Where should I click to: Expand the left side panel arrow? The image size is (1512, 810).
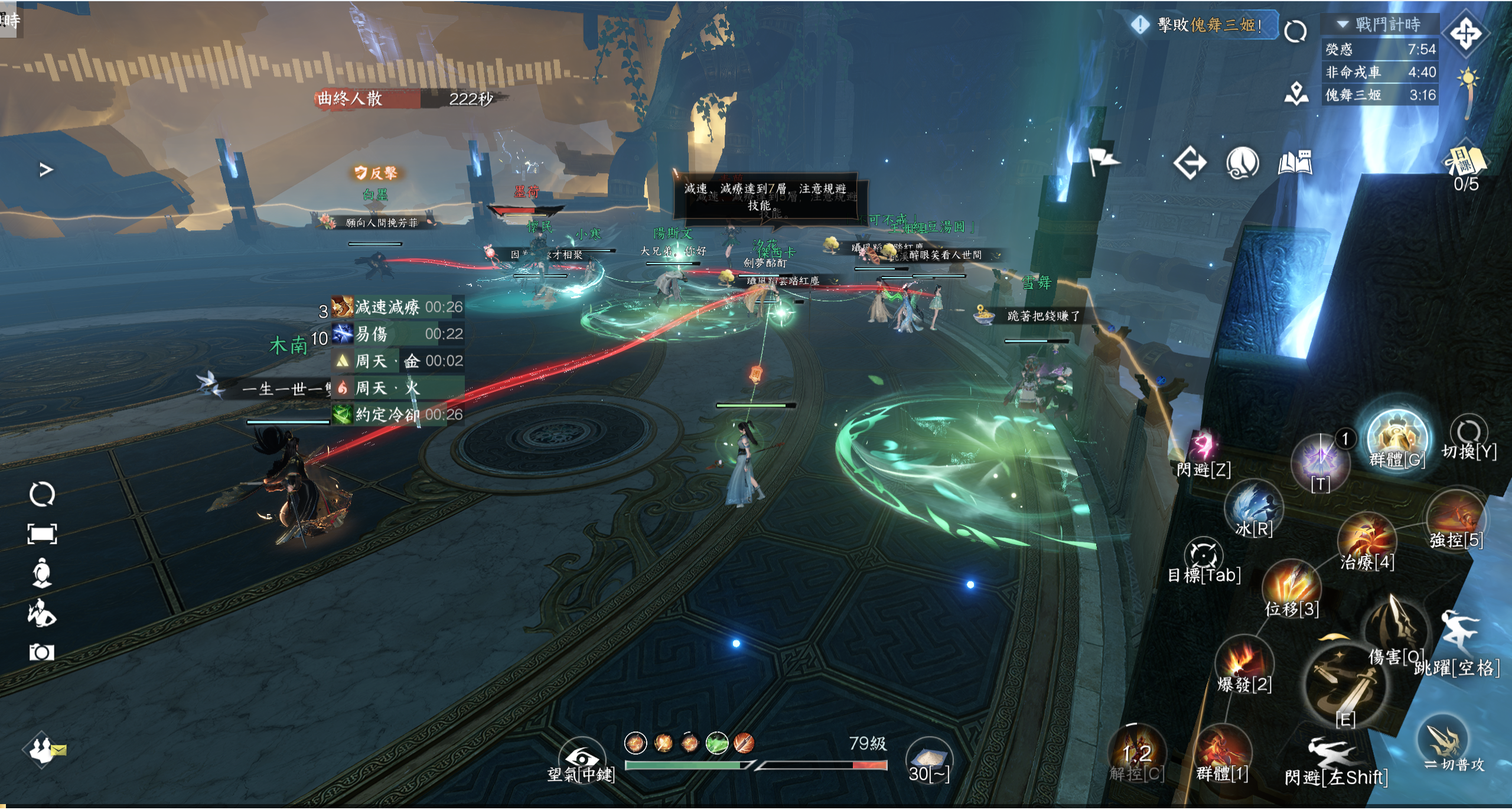click(x=45, y=170)
